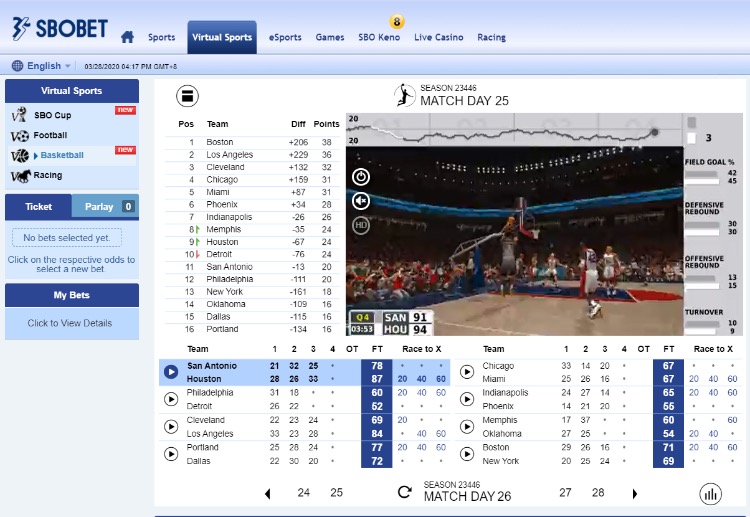Play the Philadelphia vs Detroit match
The height and width of the screenshot is (517, 750).
coord(170,399)
